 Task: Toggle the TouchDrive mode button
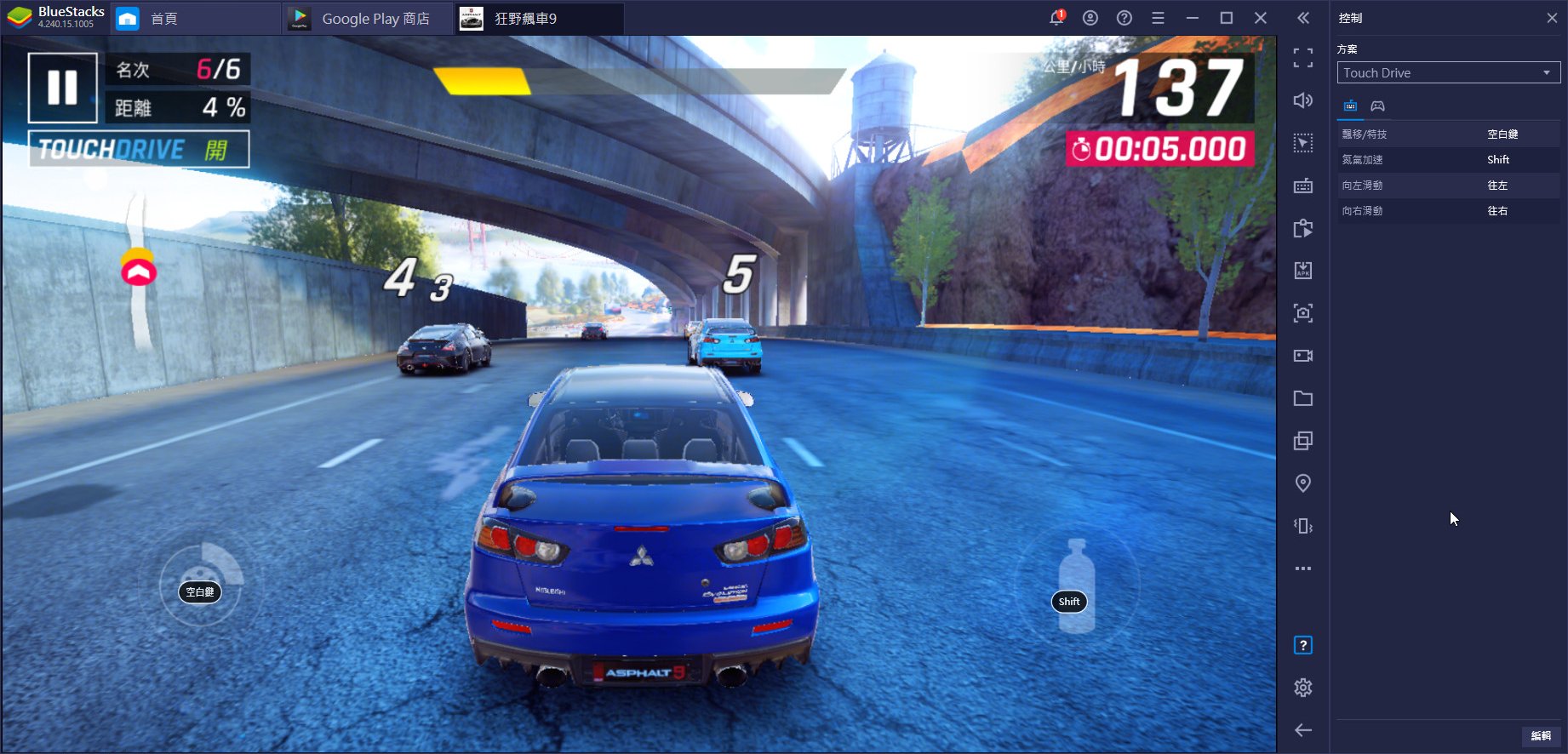click(139, 150)
